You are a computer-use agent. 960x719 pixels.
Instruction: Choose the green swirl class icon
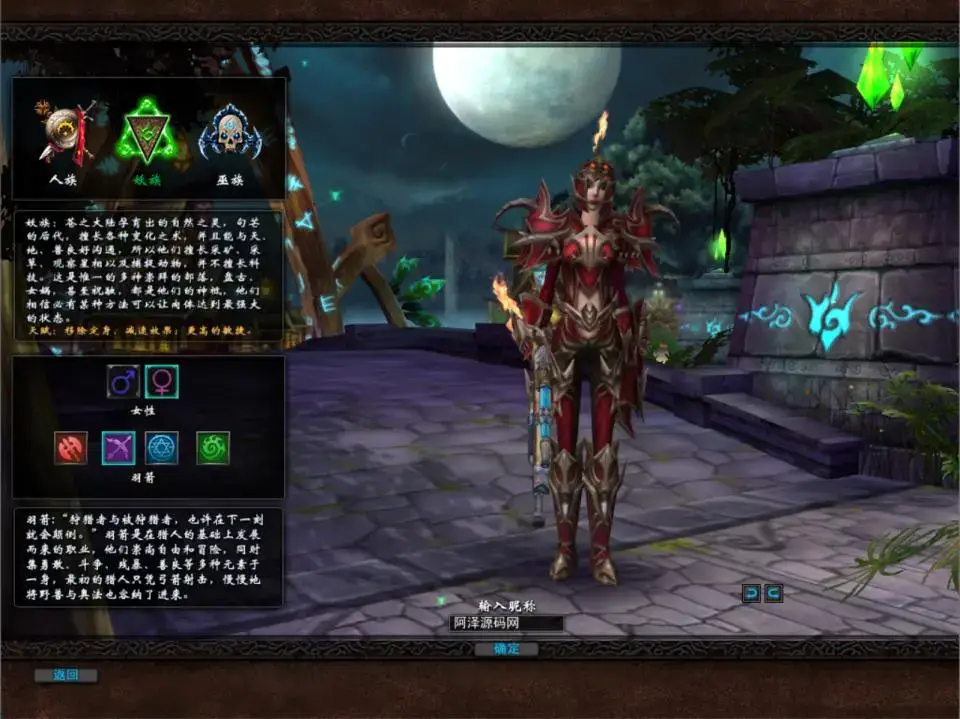pyautogui.click(x=213, y=448)
